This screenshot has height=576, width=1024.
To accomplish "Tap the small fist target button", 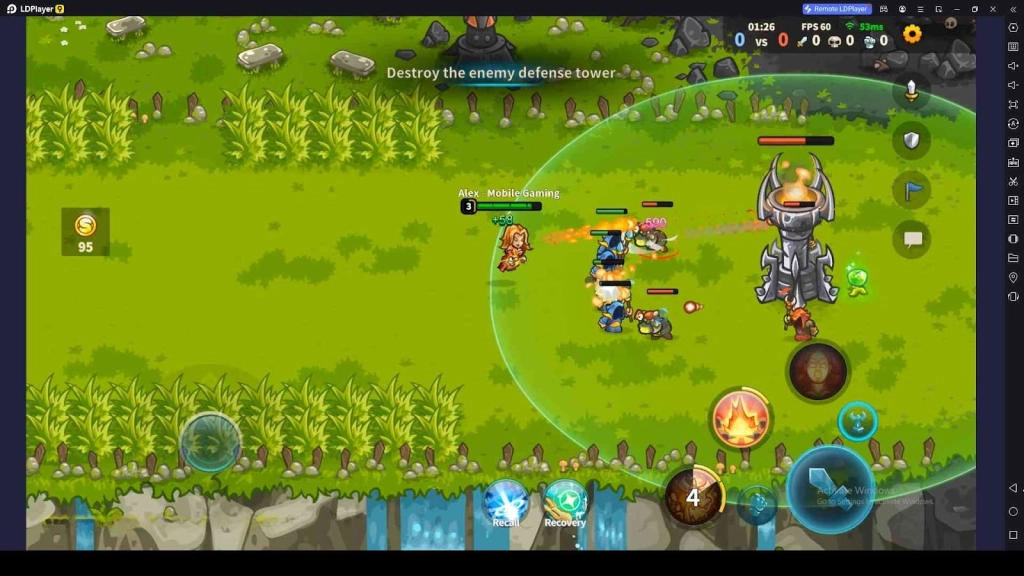I will [757, 505].
